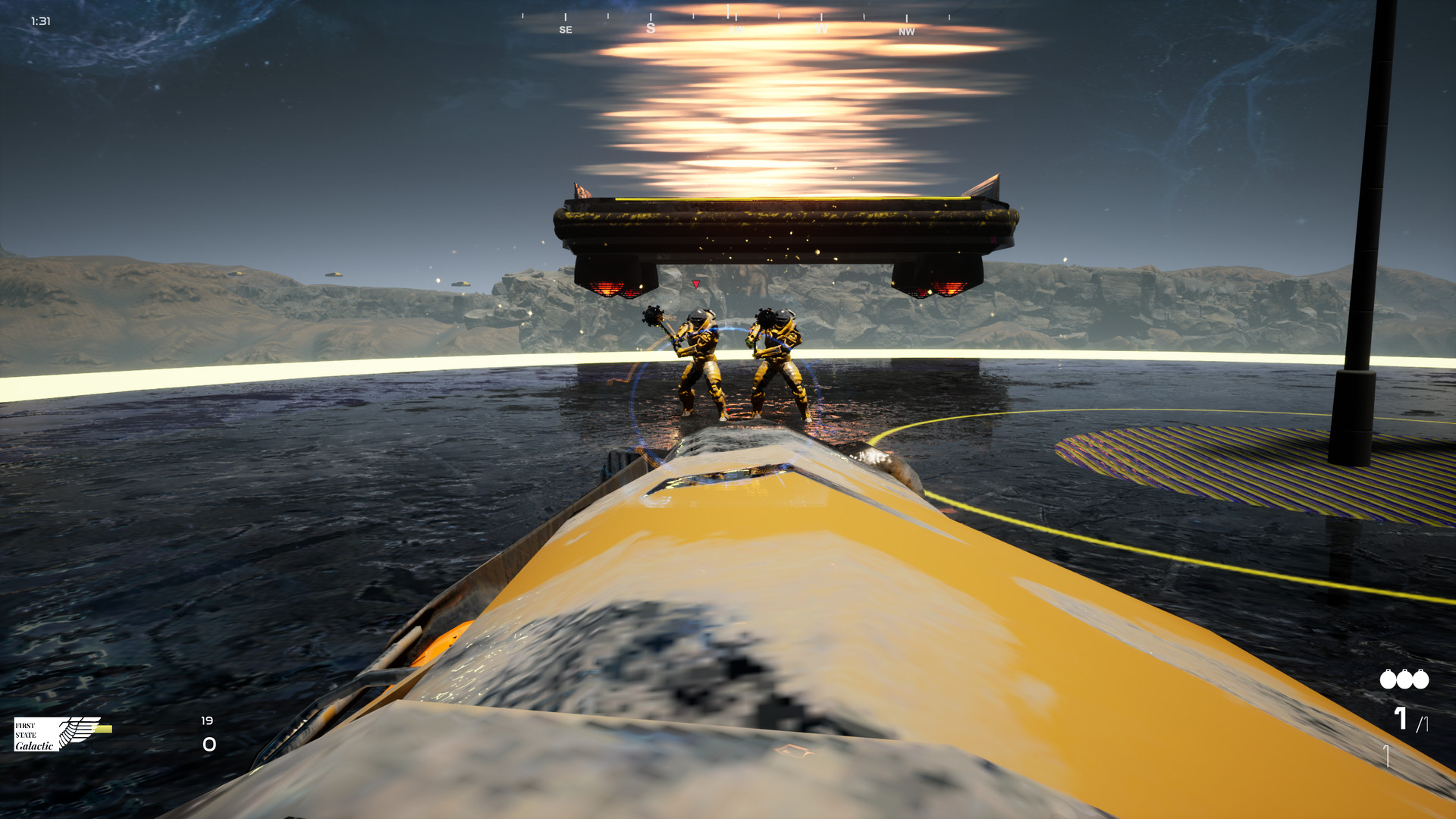
Task: Select the middle grenade icon
Action: pyautogui.click(x=1404, y=679)
